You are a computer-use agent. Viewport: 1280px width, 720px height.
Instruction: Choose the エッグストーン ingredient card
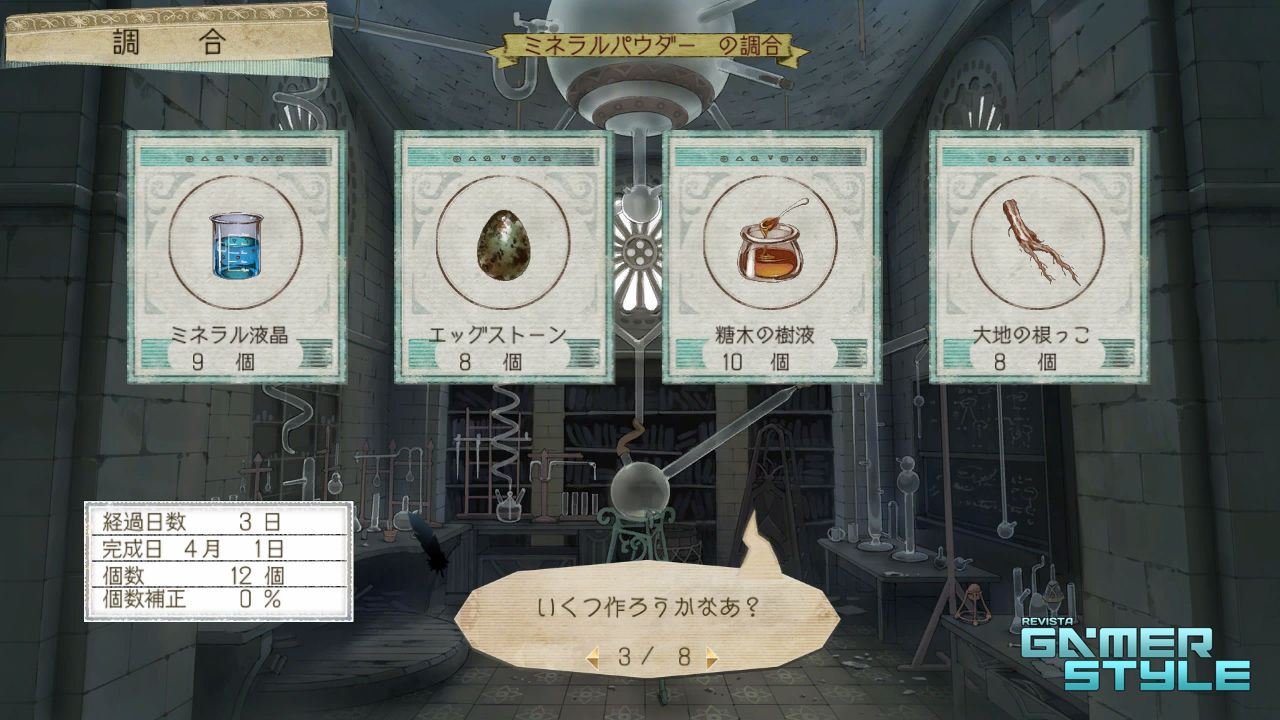[x=503, y=257]
